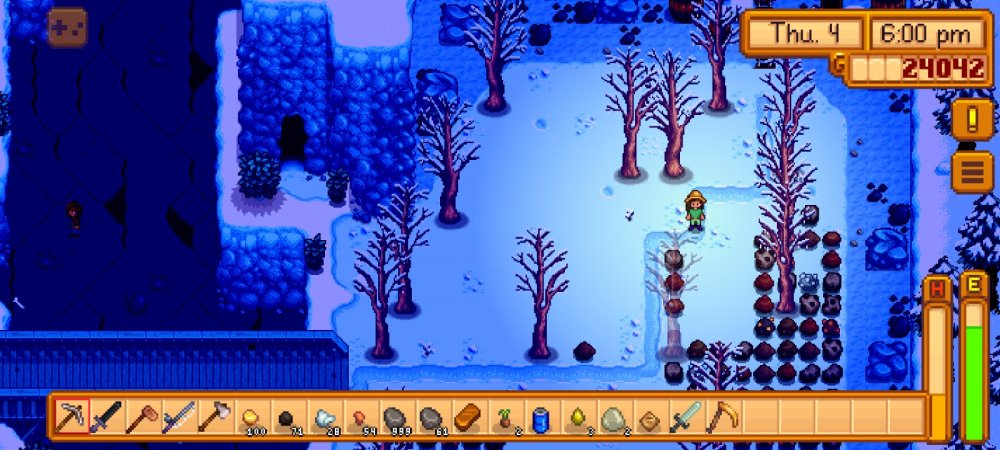This screenshot has height=450, width=1000.
Task: Choose the blue soda can
Action: [539, 416]
